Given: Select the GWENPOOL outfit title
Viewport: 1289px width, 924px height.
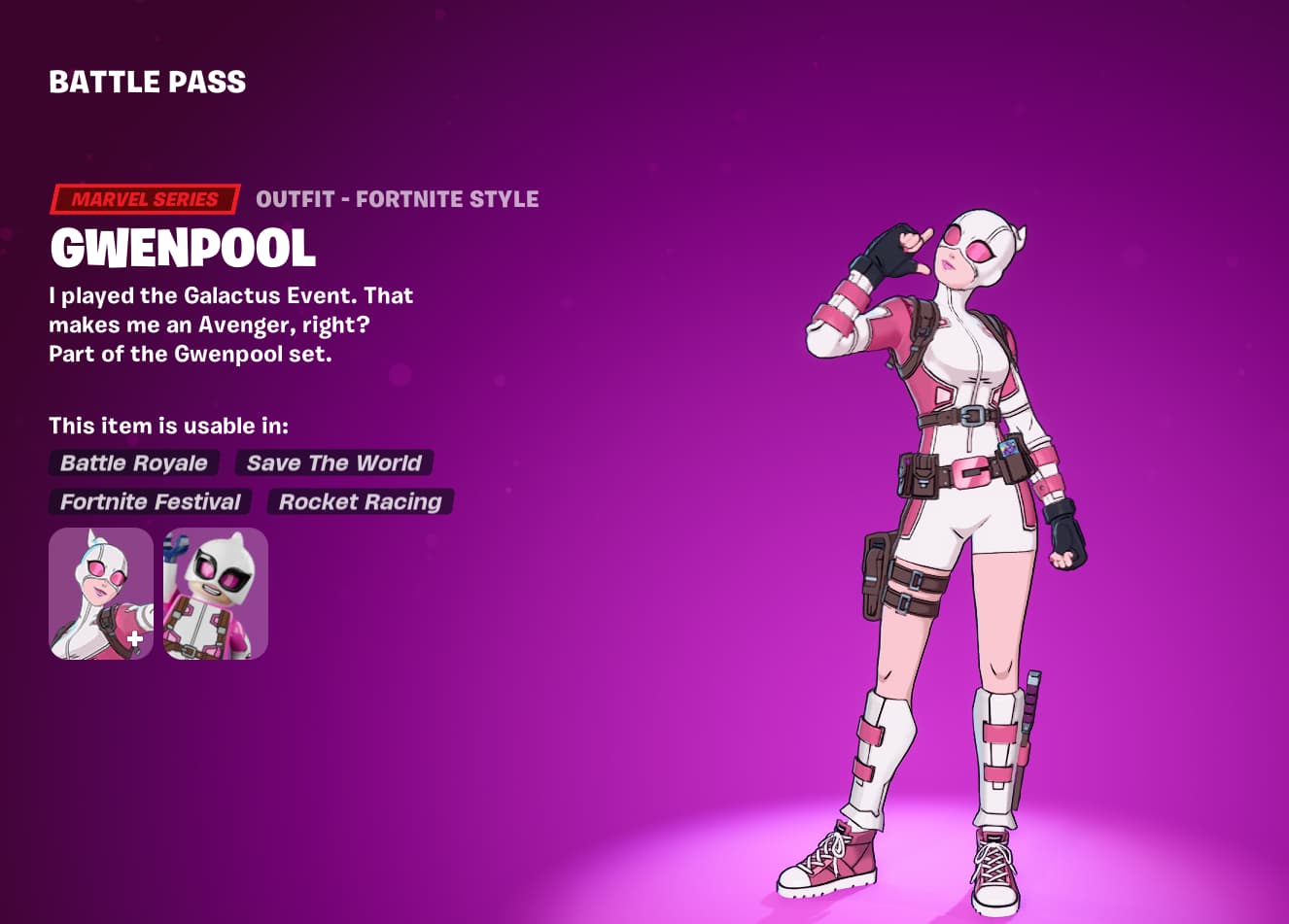Looking at the screenshot, I should (183, 249).
